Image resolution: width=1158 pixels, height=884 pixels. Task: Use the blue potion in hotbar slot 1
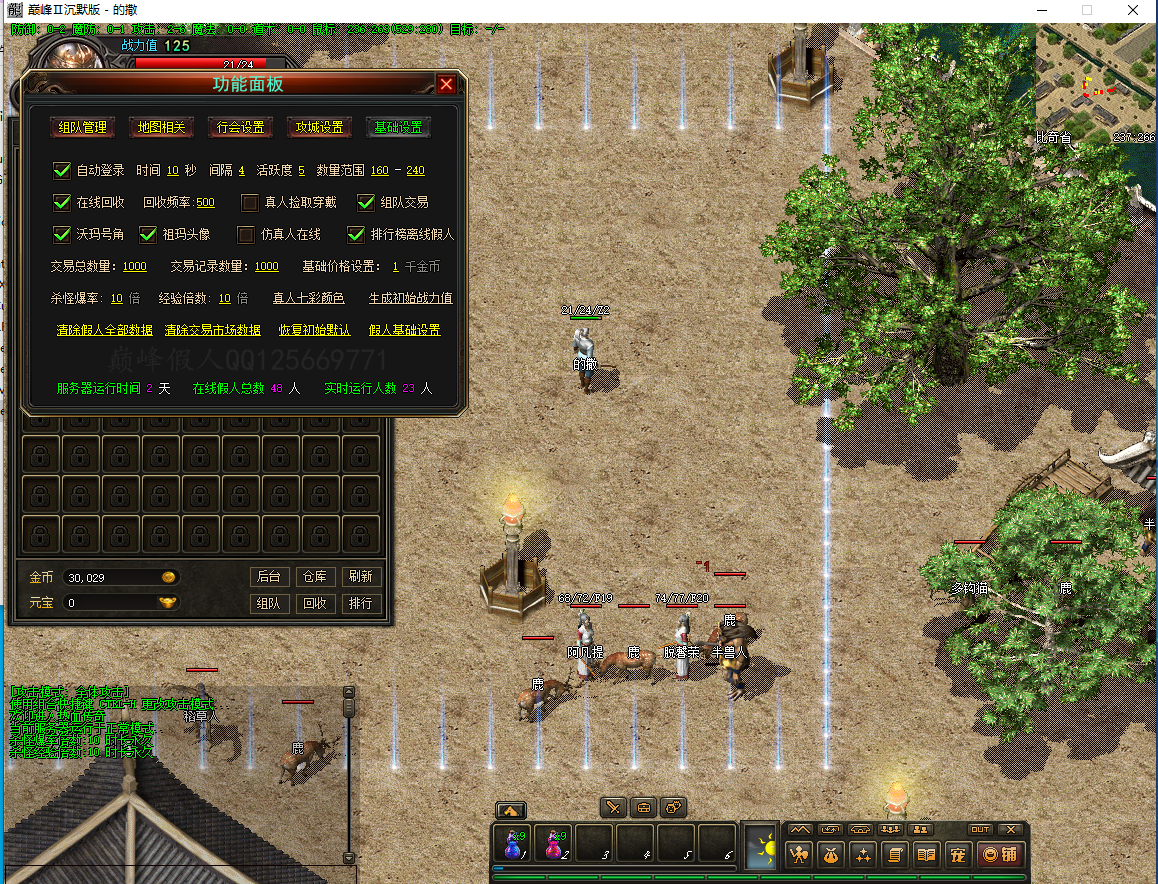tap(513, 845)
